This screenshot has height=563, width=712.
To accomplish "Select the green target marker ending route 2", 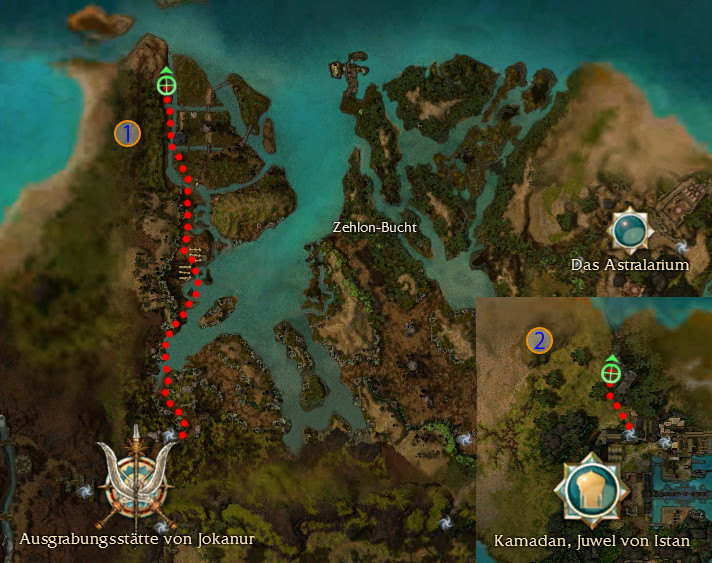I will coord(610,373).
